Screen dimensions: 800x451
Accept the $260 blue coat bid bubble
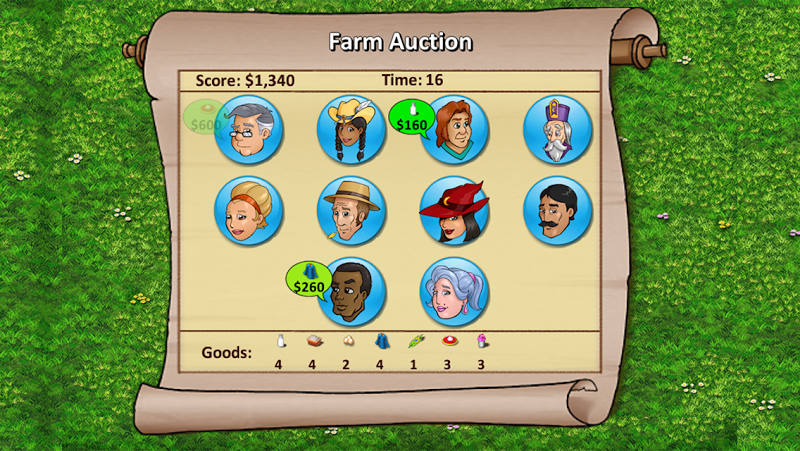pyautogui.click(x=309, y=280)
